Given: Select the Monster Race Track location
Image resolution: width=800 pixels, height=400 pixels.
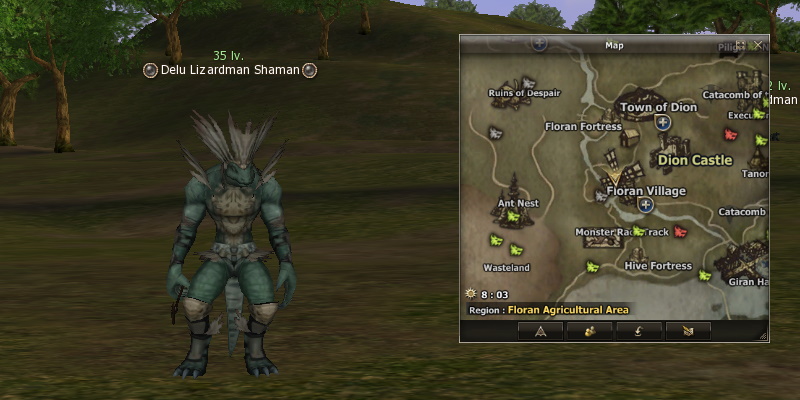Looking at the screenshot, I should click(621, 232).
